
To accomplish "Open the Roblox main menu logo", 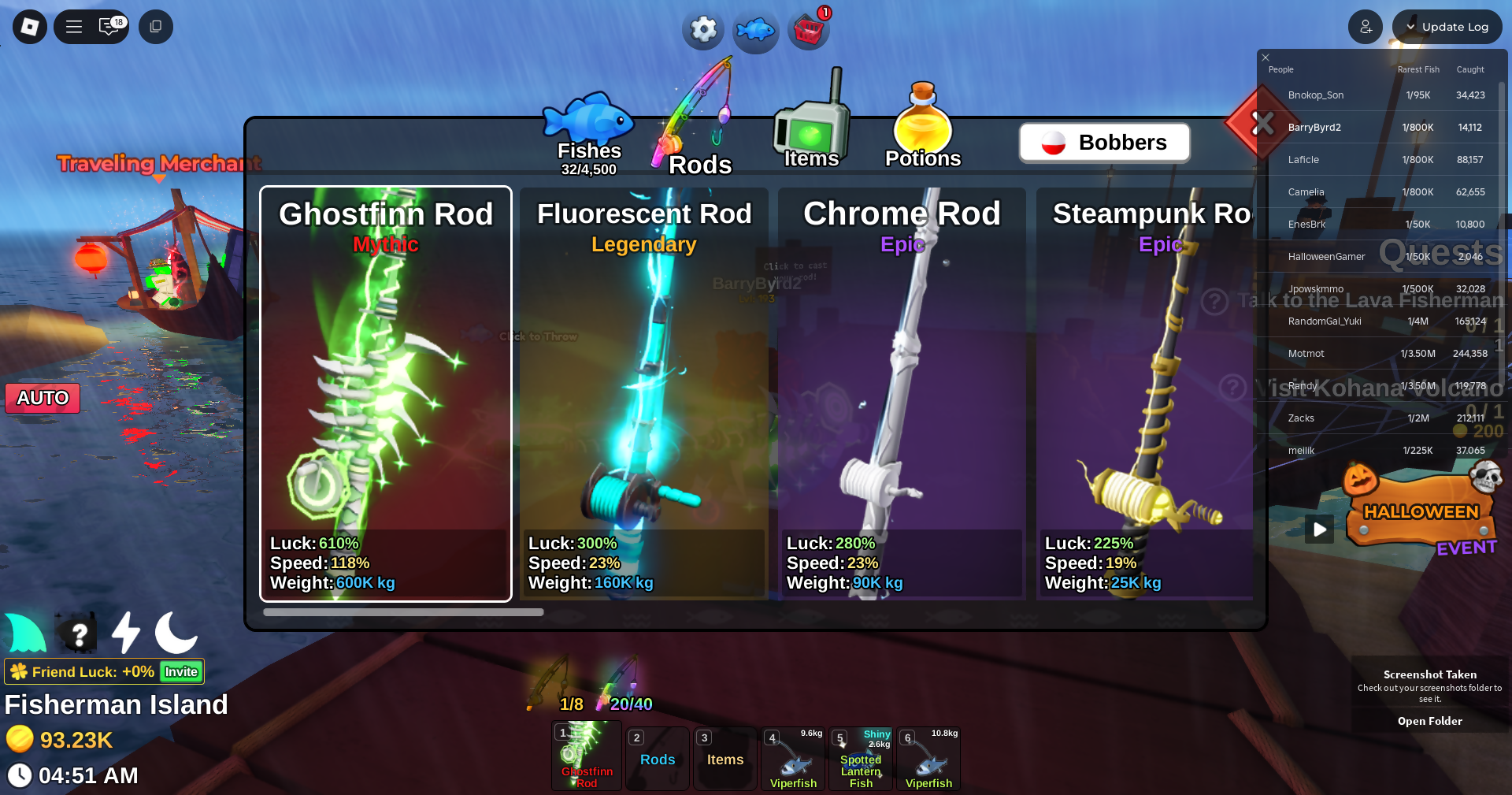I will pyautogui.click(x=30, y=27).
